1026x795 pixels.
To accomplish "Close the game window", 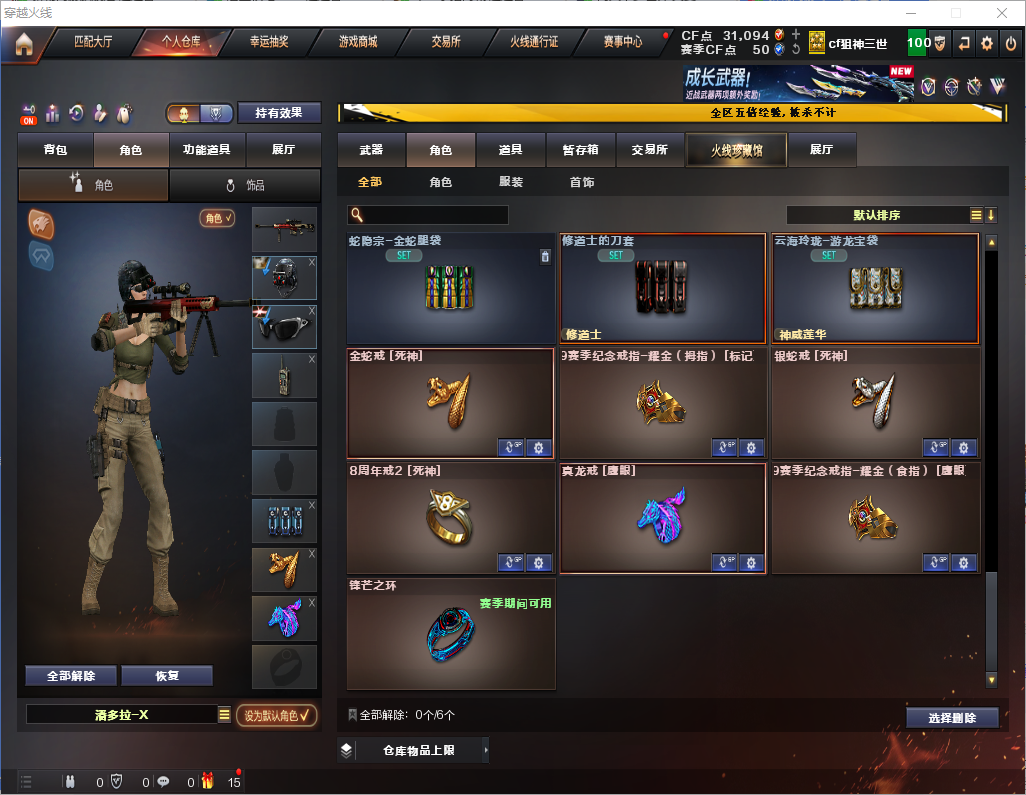I will point(1001,13).
